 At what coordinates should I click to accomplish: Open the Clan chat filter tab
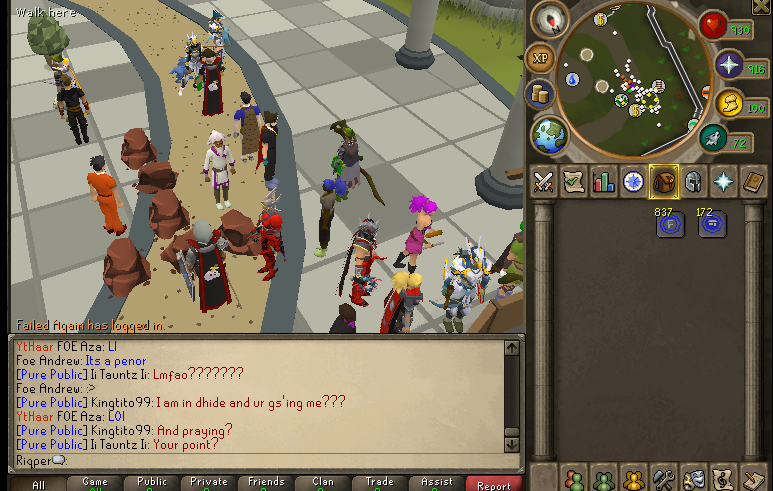click(322, 483)
